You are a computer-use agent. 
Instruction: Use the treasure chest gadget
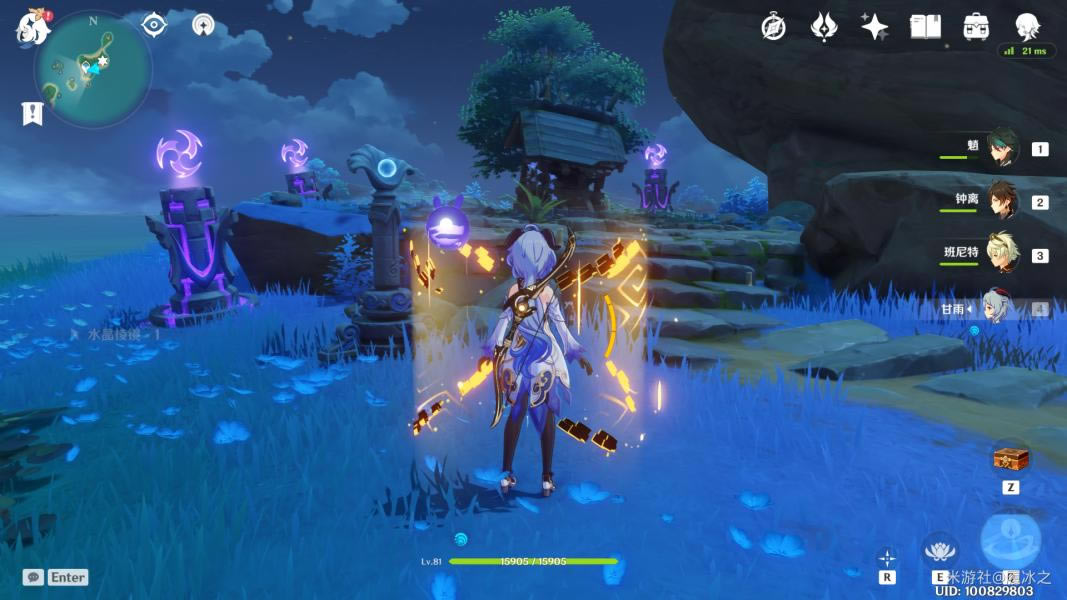coord(1010,458)
